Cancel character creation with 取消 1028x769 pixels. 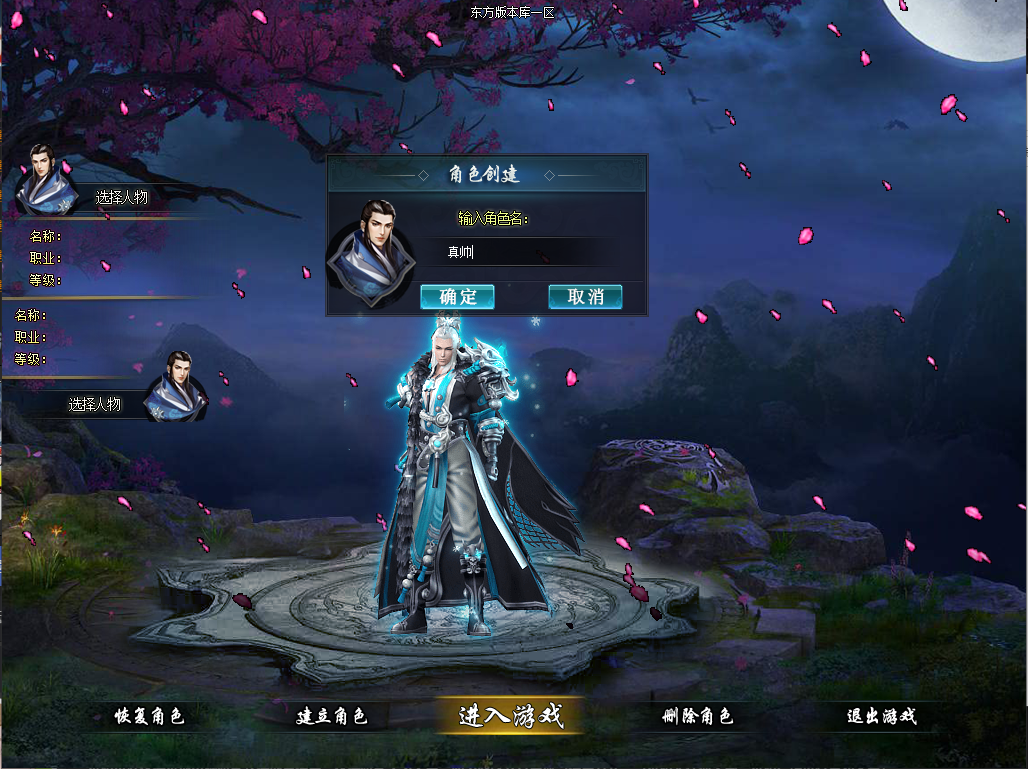tap(585, 297)
